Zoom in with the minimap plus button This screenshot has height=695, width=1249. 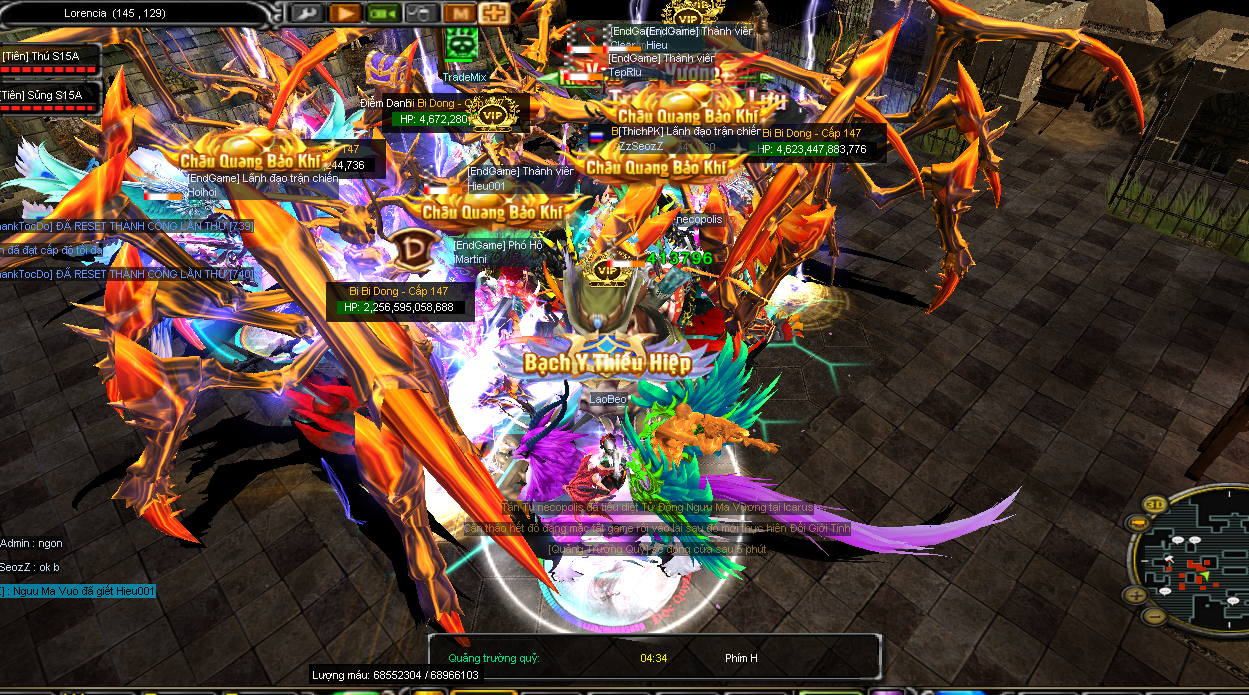[1136, 595]
